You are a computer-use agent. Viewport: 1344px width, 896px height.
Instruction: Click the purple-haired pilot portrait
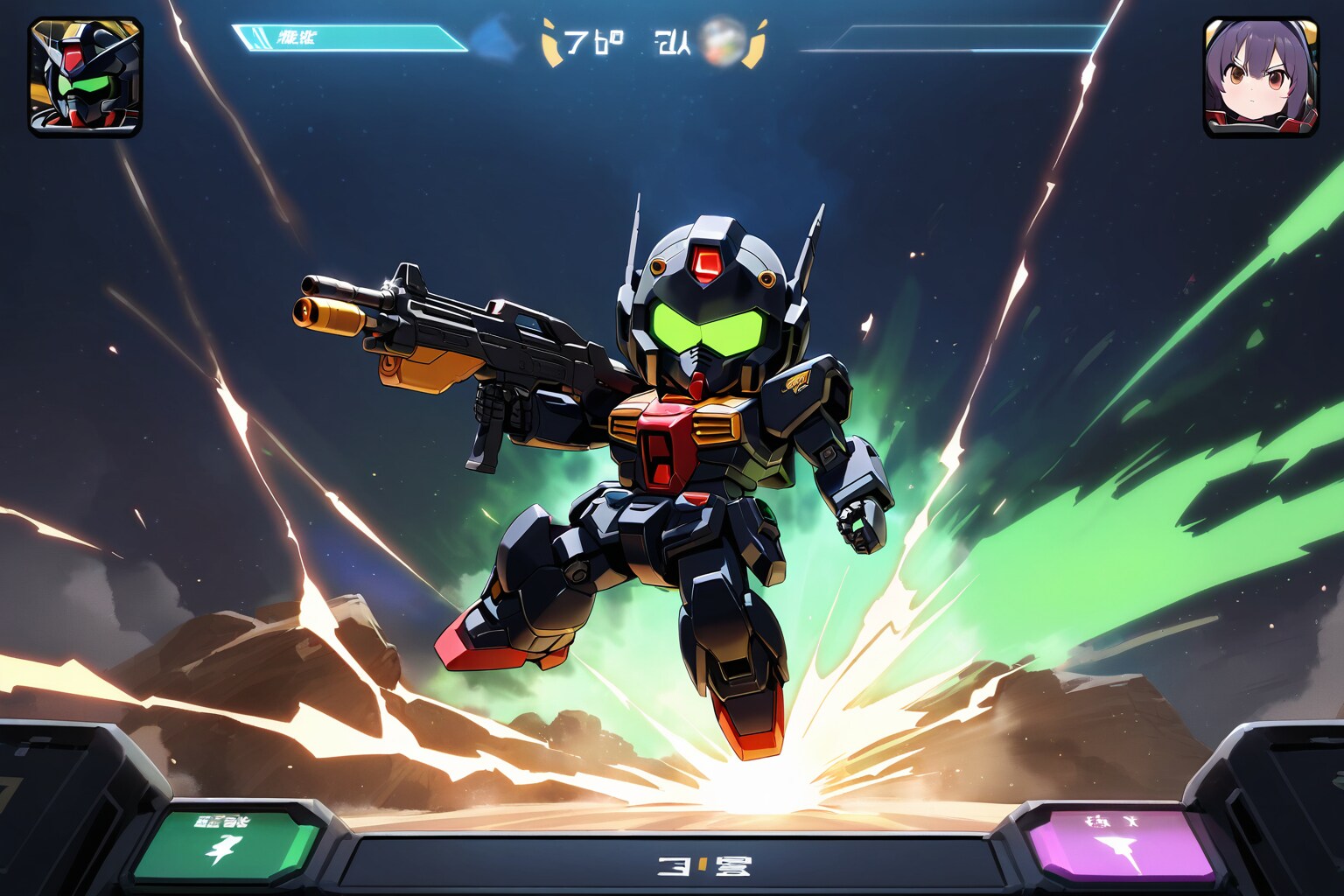click(x=1260, y=77)
